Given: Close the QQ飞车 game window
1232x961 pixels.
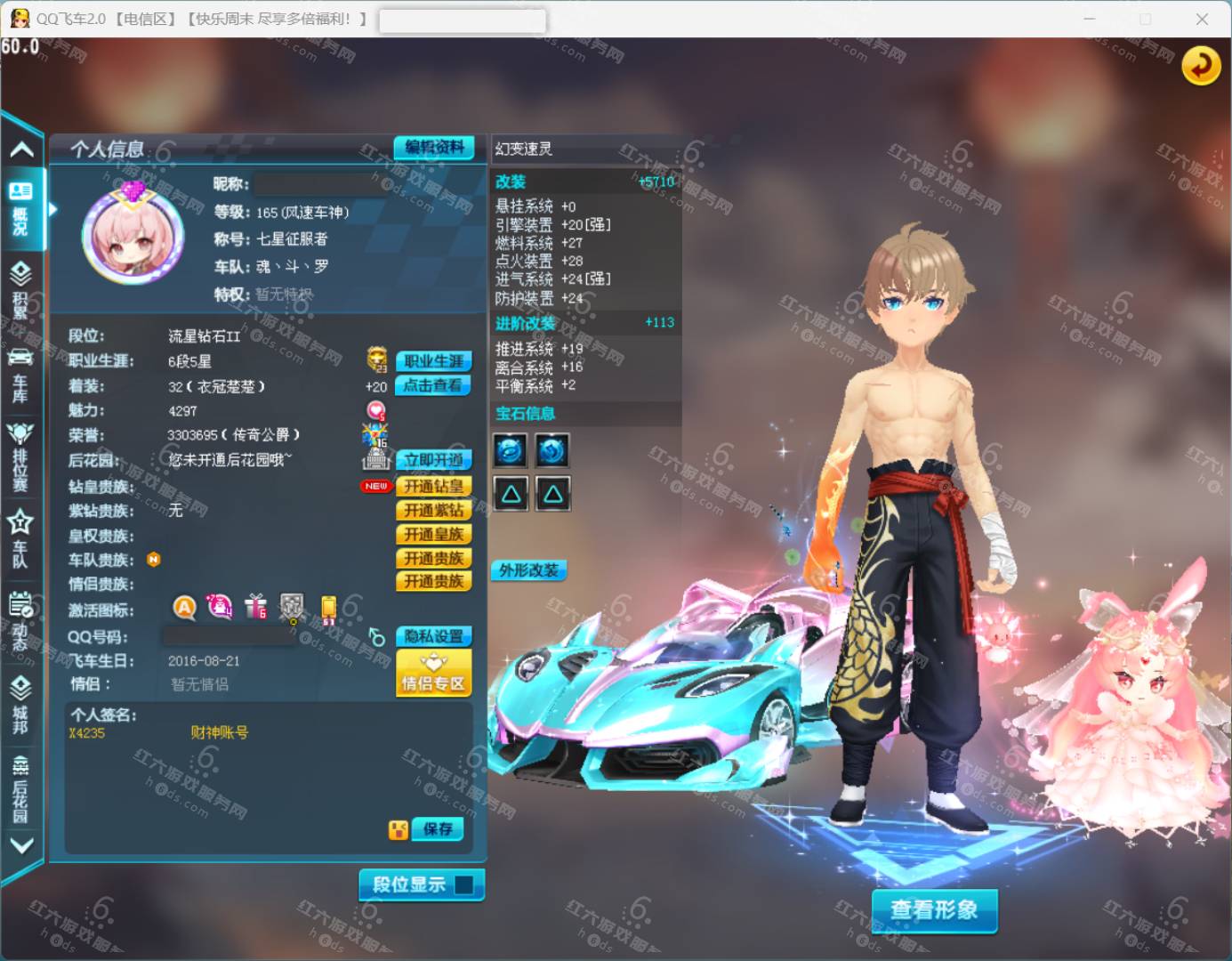Looking at the screenshot, I should click(1202, 19).
